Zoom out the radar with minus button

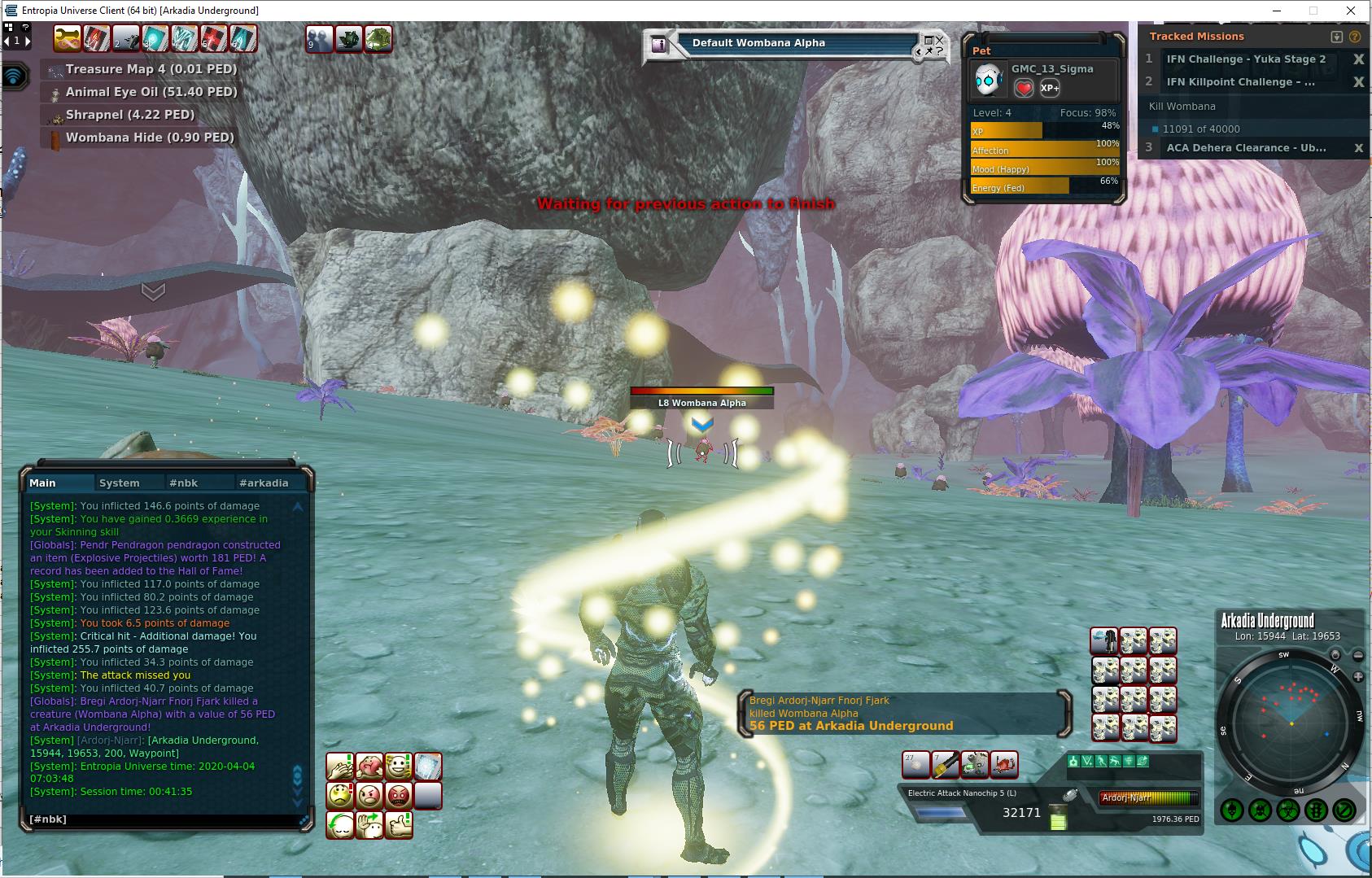(1358, 656)
